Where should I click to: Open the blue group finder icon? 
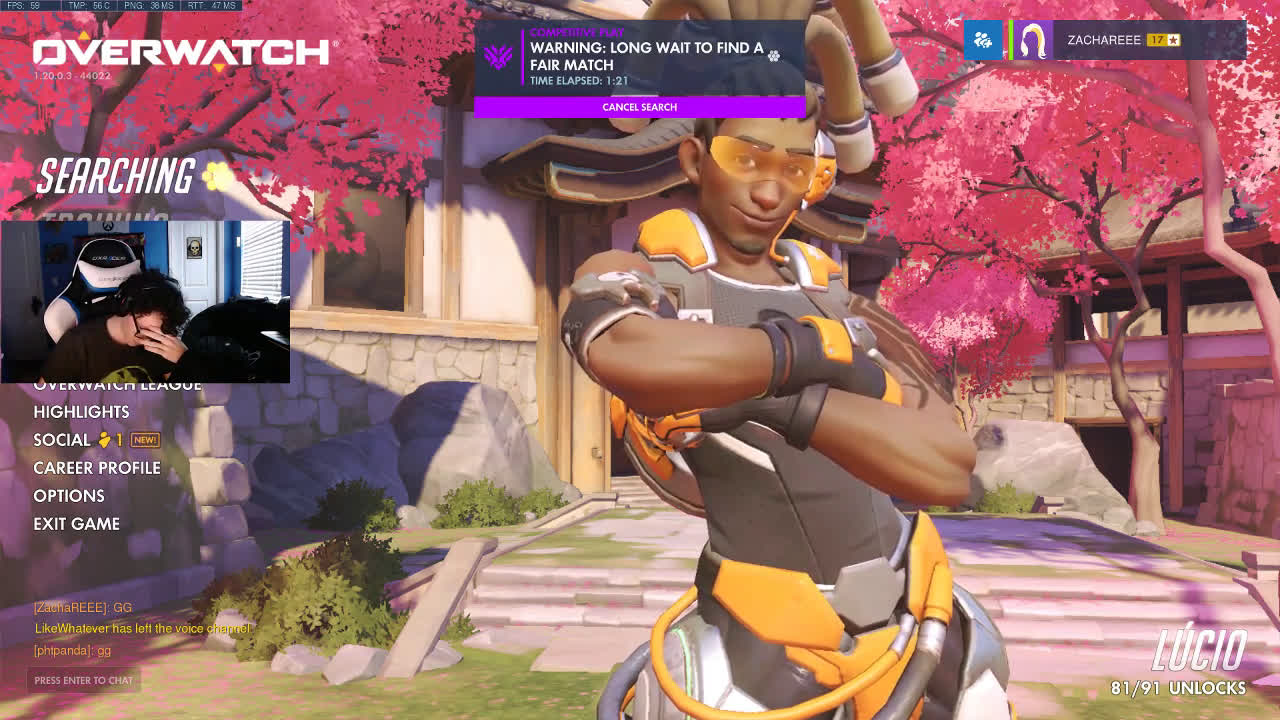[x=983, y=40]
